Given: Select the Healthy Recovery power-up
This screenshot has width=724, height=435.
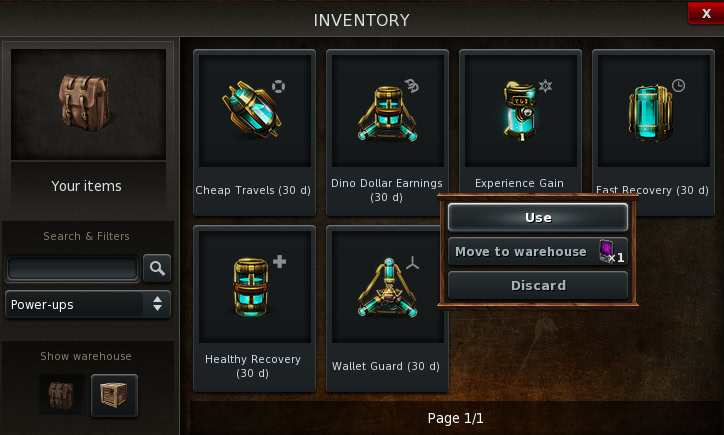Looking at the screenshot, I should coord(254,290).
